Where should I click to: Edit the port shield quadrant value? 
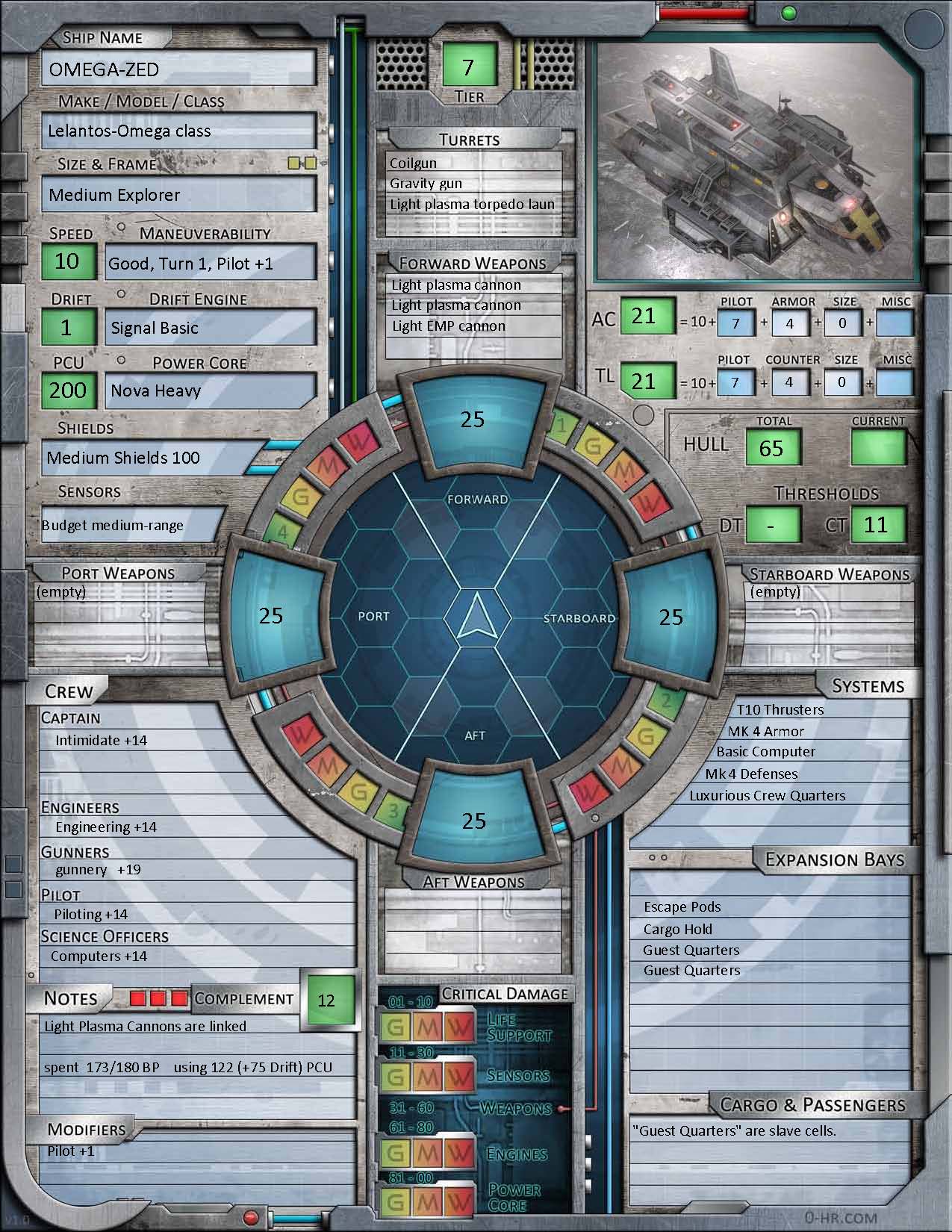[271, 615]
